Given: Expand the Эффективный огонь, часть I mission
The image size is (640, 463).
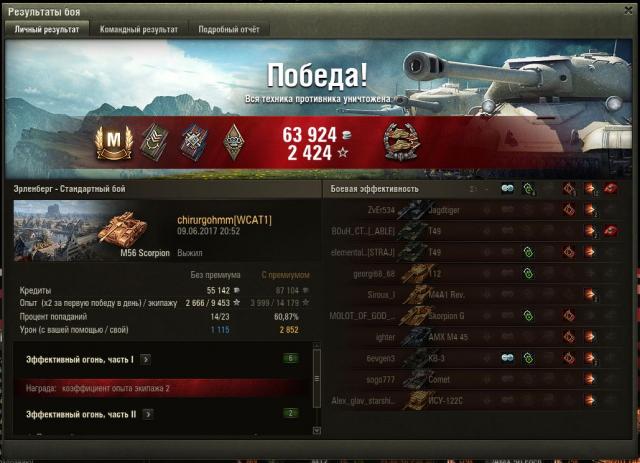Looking at the screenshot, I should pos(145,357).
